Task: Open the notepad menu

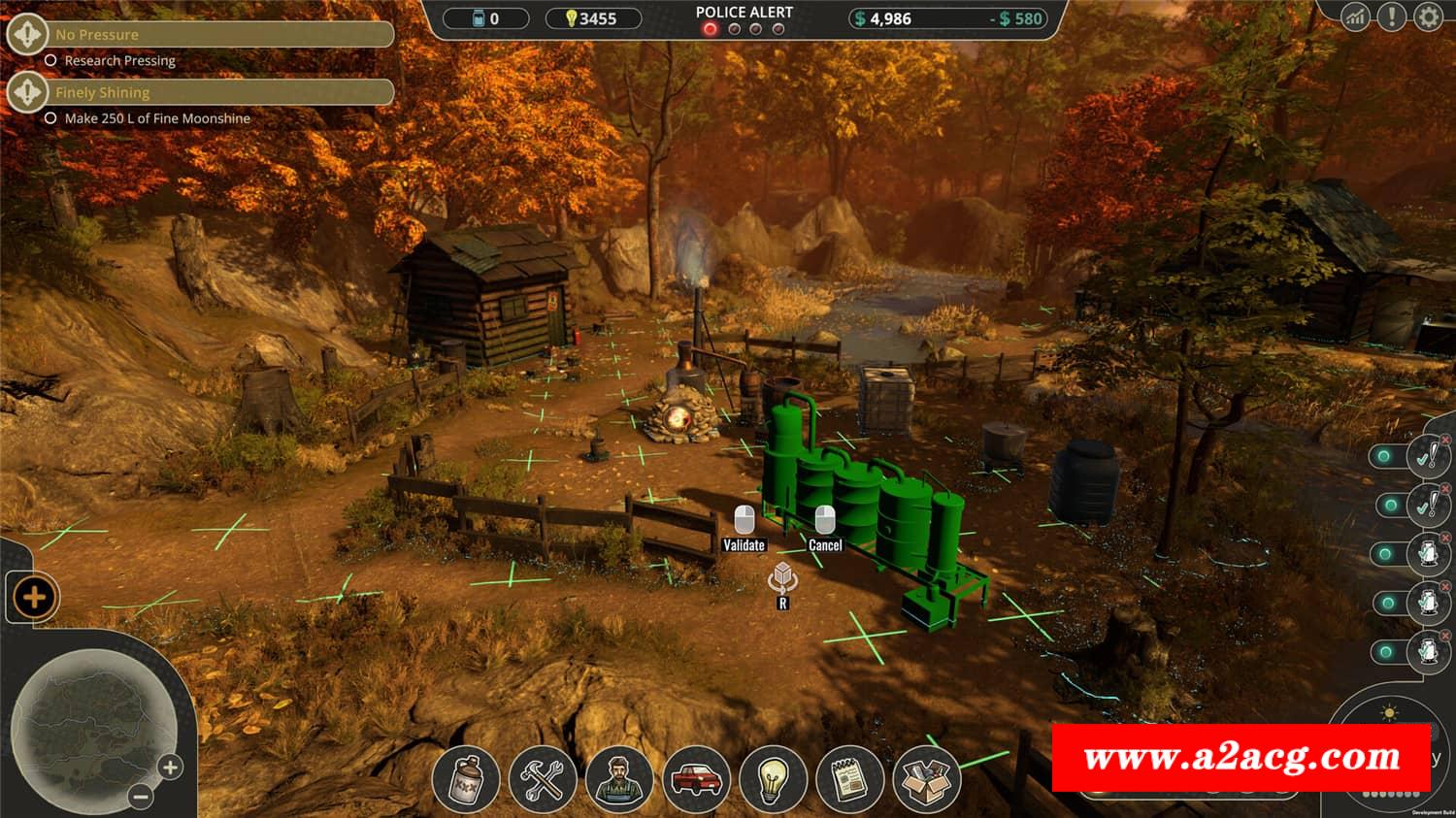Action: coord(850,779)
